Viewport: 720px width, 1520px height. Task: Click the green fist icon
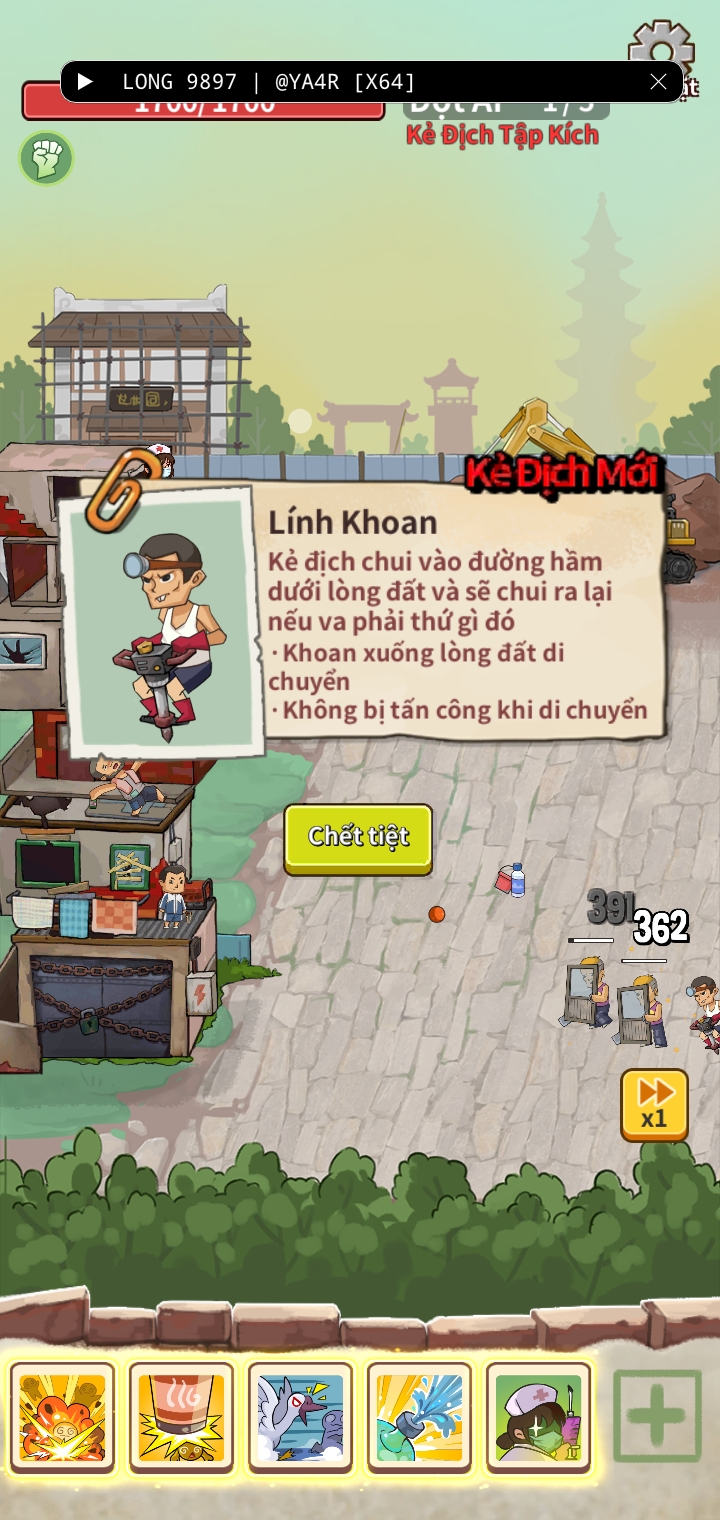point(46,158)
